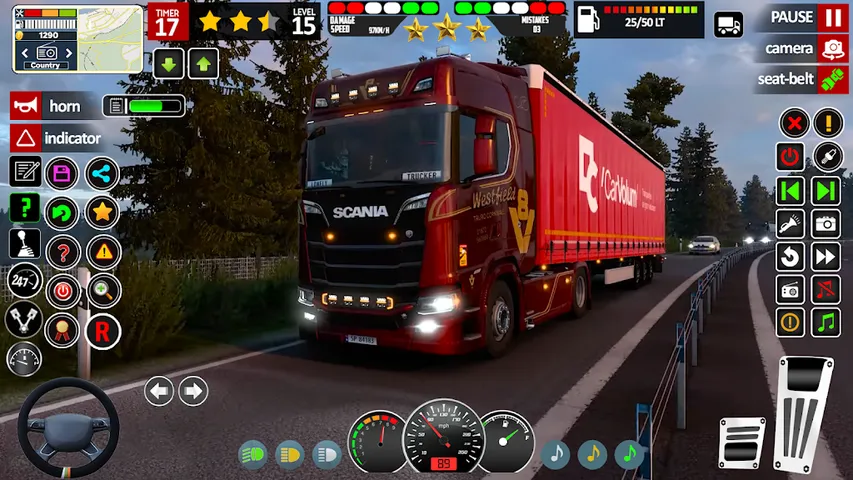
Task: Select the gear shifter icon
Action: coord(24,245)
